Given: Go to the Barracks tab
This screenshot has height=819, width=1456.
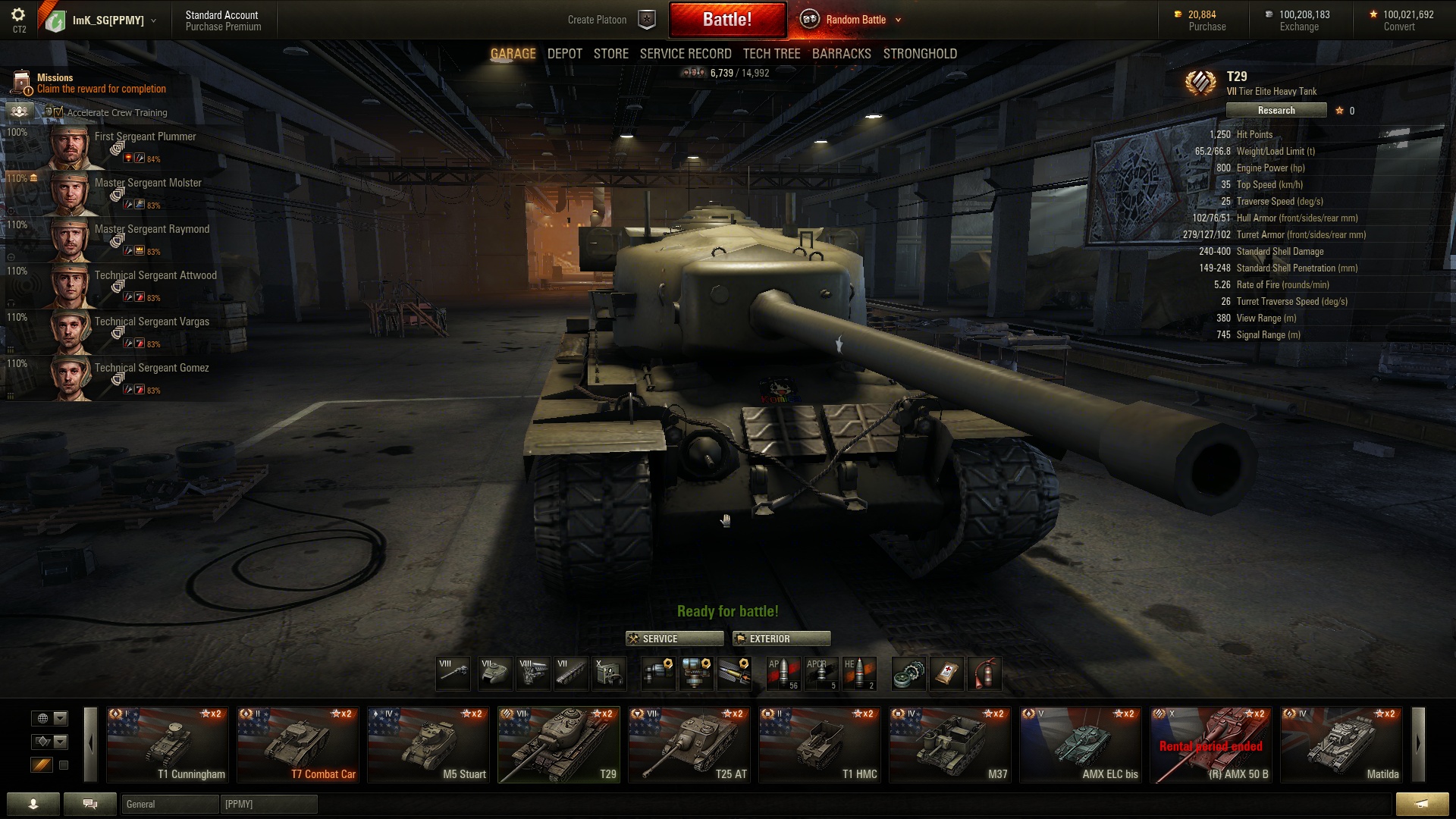Looking at the screenshot, I should pyautogui.click(x=841, y=54).
